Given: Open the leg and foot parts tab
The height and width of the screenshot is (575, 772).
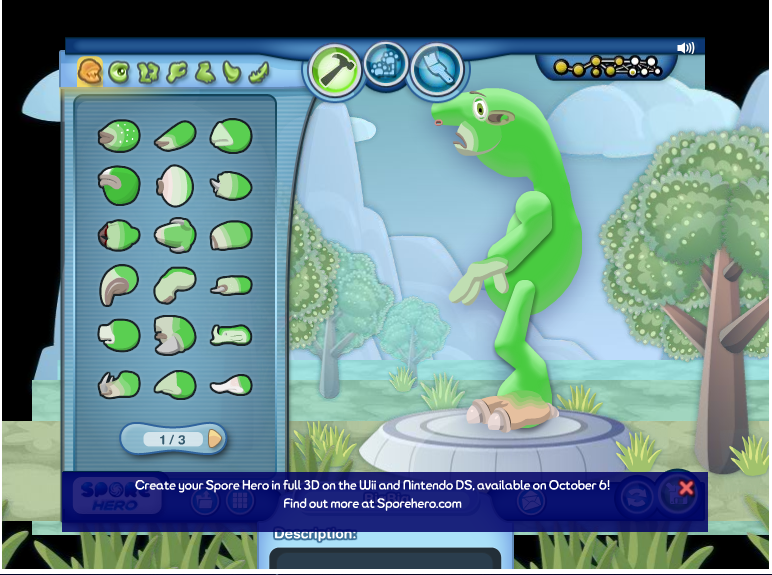Looking at the screenshot, I should 205,72.
